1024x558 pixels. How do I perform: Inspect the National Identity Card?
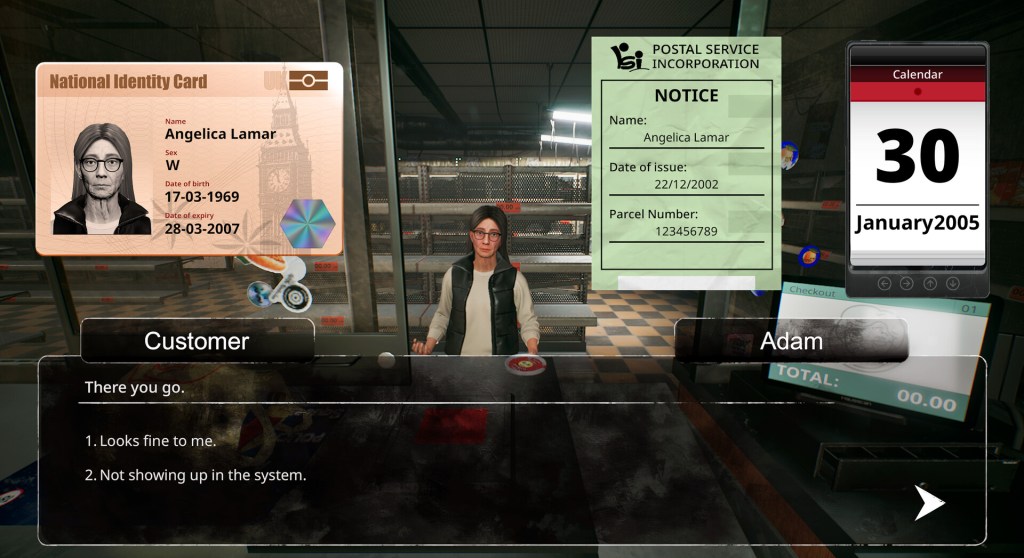[189, 159]
